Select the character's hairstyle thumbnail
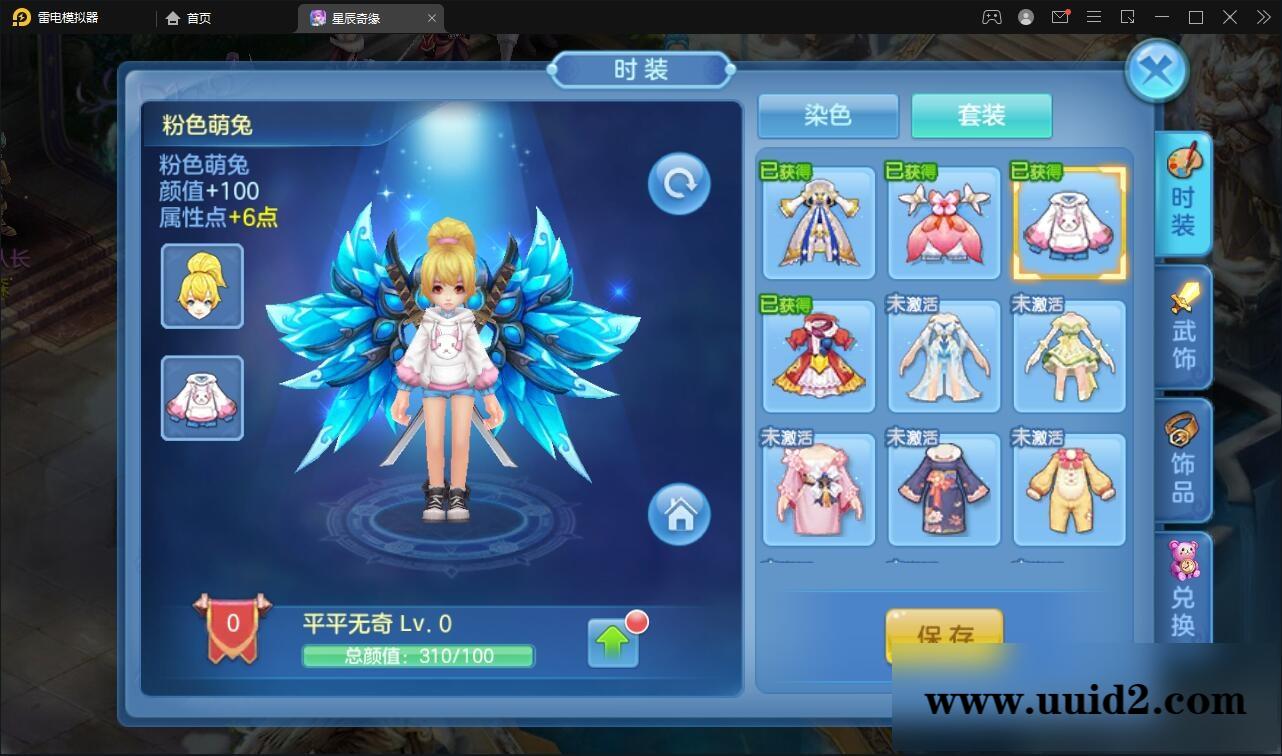Image resolution: width=1282 pixels, height=756 pixels. (202, 286)
